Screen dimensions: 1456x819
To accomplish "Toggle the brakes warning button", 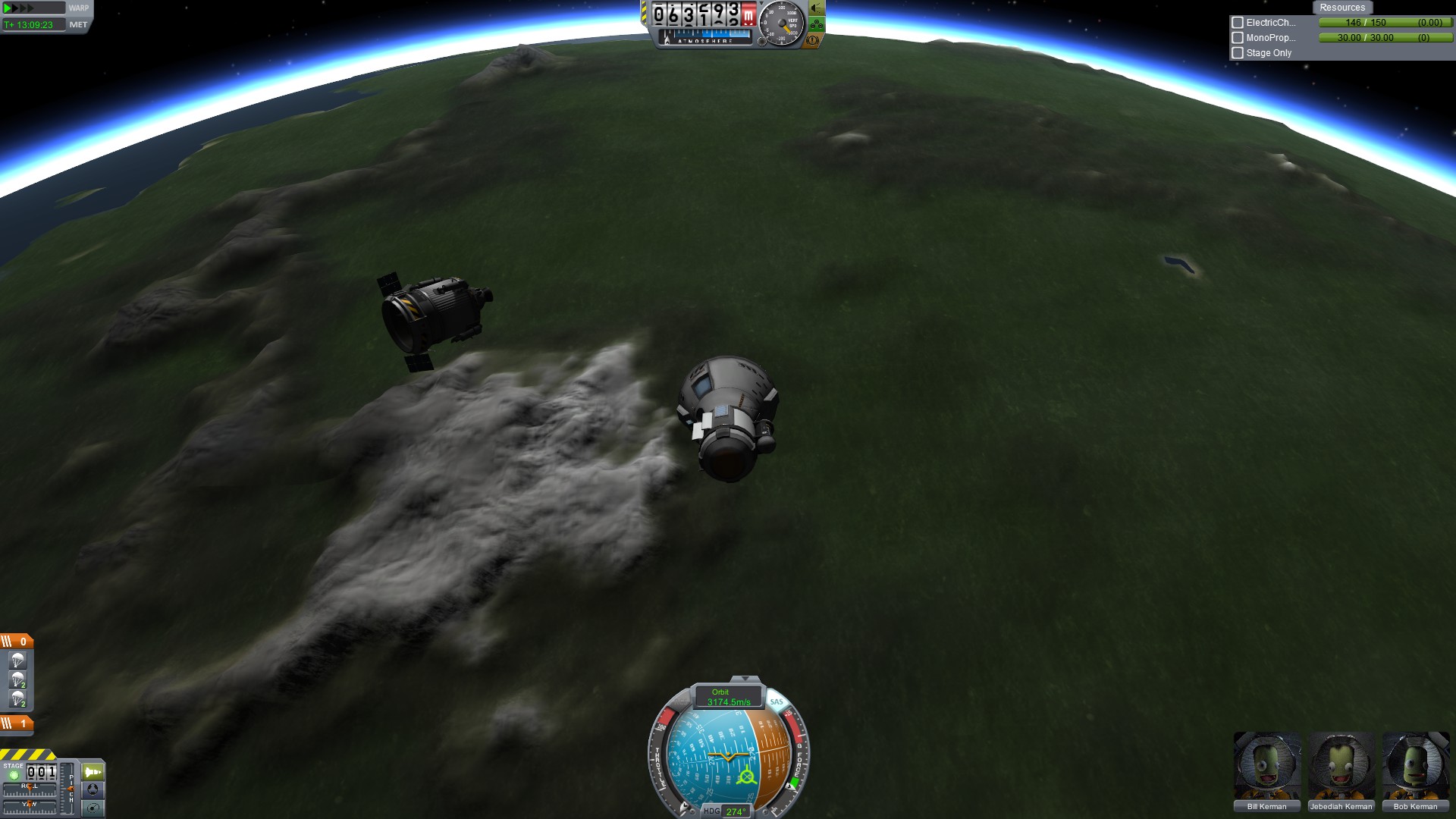I will click(x=814, y=40).
